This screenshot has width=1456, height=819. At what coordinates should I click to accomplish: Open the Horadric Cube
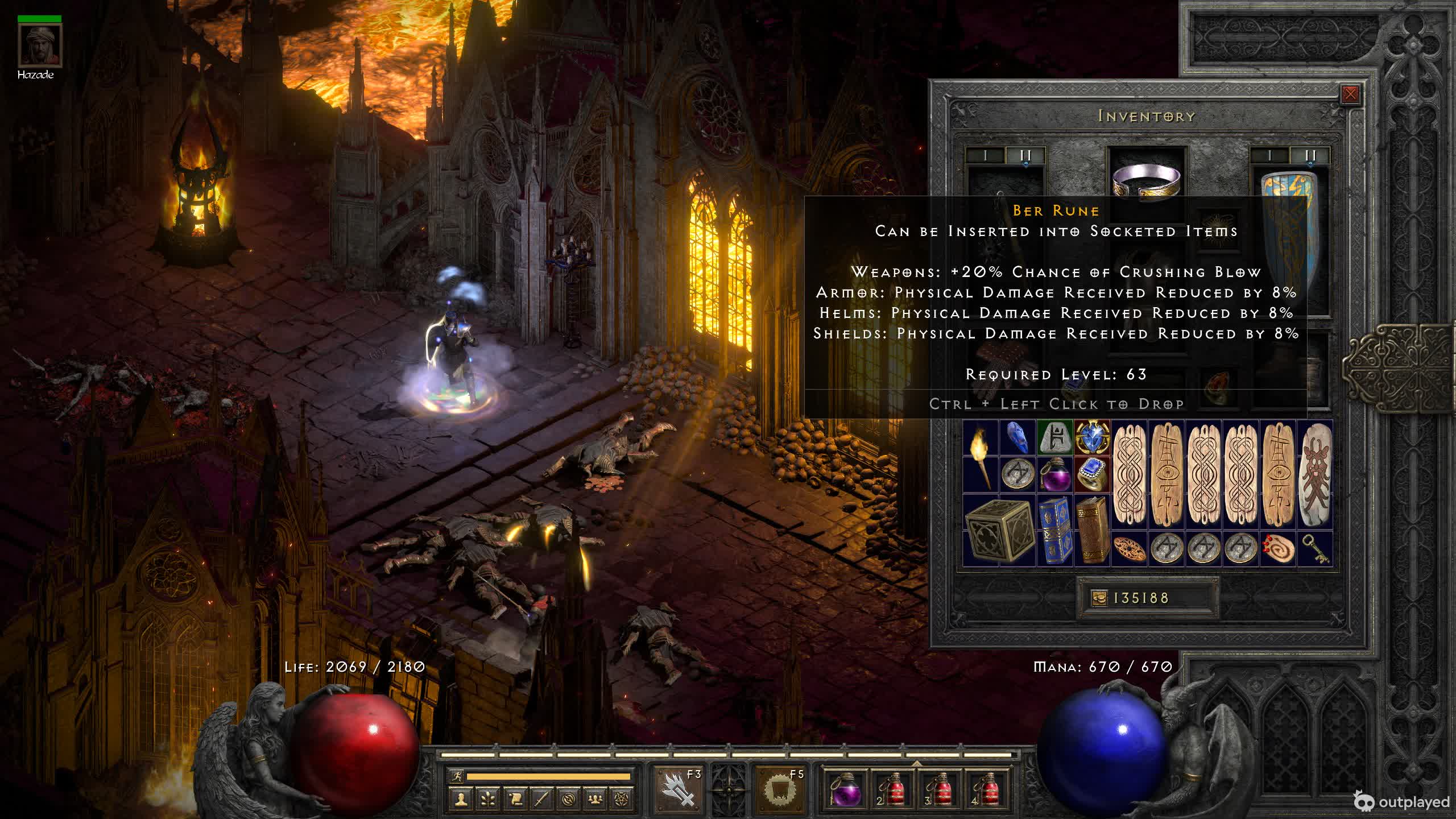pyautogui.click(x=999, y=530)
